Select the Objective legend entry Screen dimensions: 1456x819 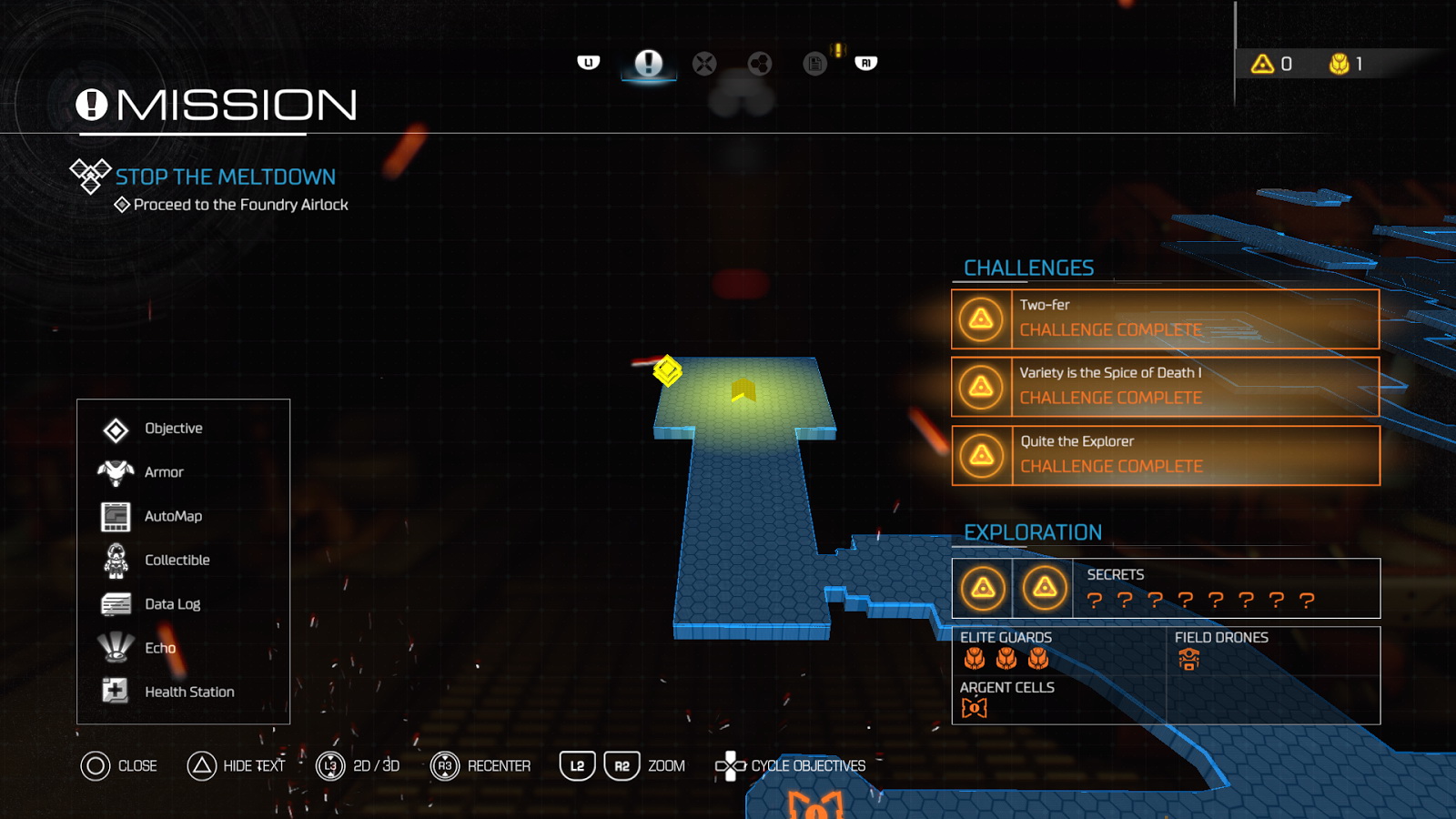(x=173, y=429)
